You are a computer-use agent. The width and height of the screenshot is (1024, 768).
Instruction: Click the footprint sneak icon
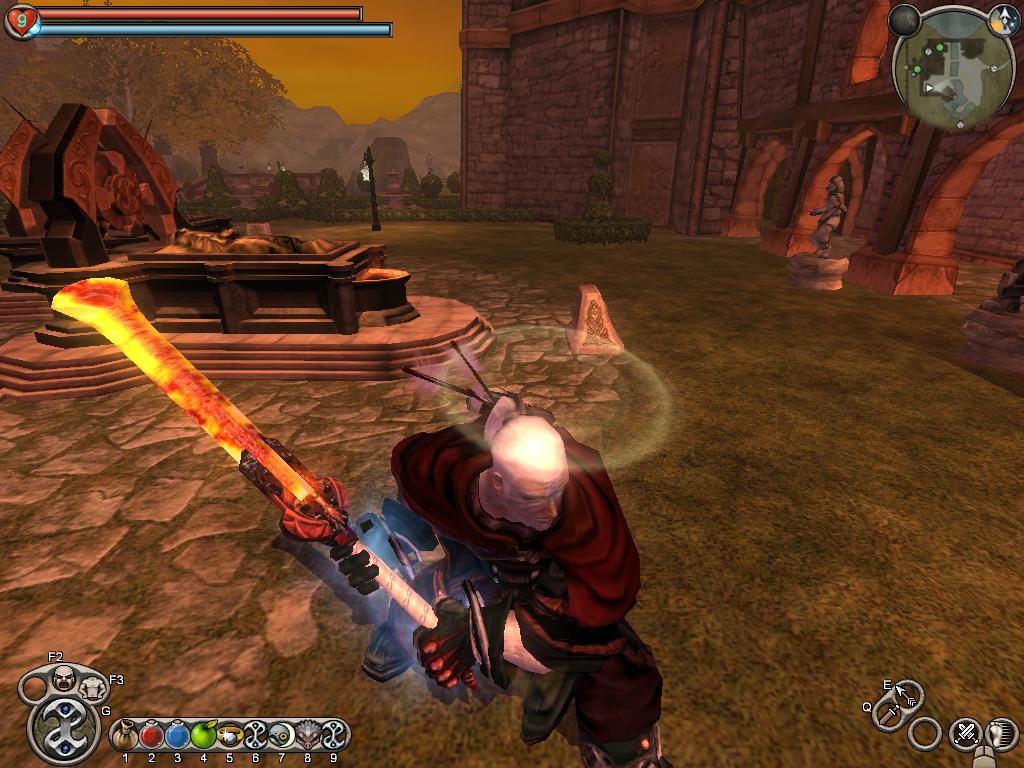pos(1001,734)
